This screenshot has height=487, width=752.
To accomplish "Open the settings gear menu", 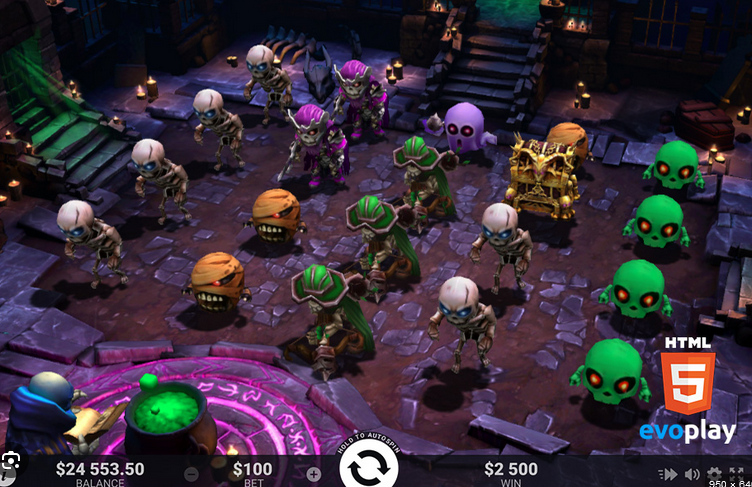I will 714,474.
